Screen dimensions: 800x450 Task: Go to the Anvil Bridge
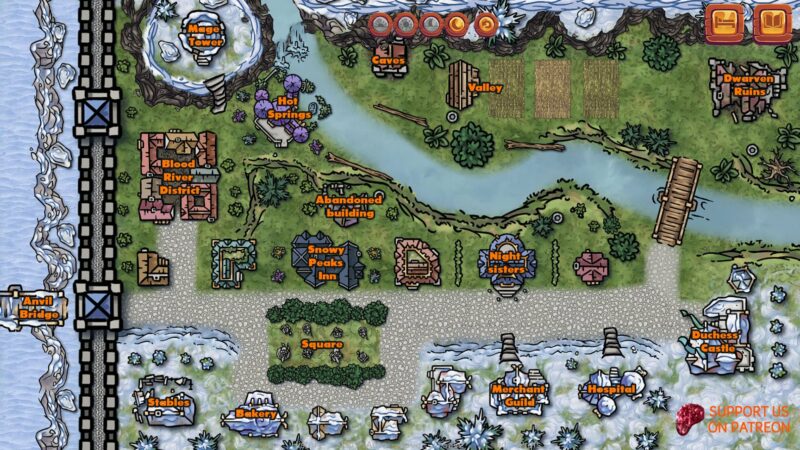click(40, 307)
